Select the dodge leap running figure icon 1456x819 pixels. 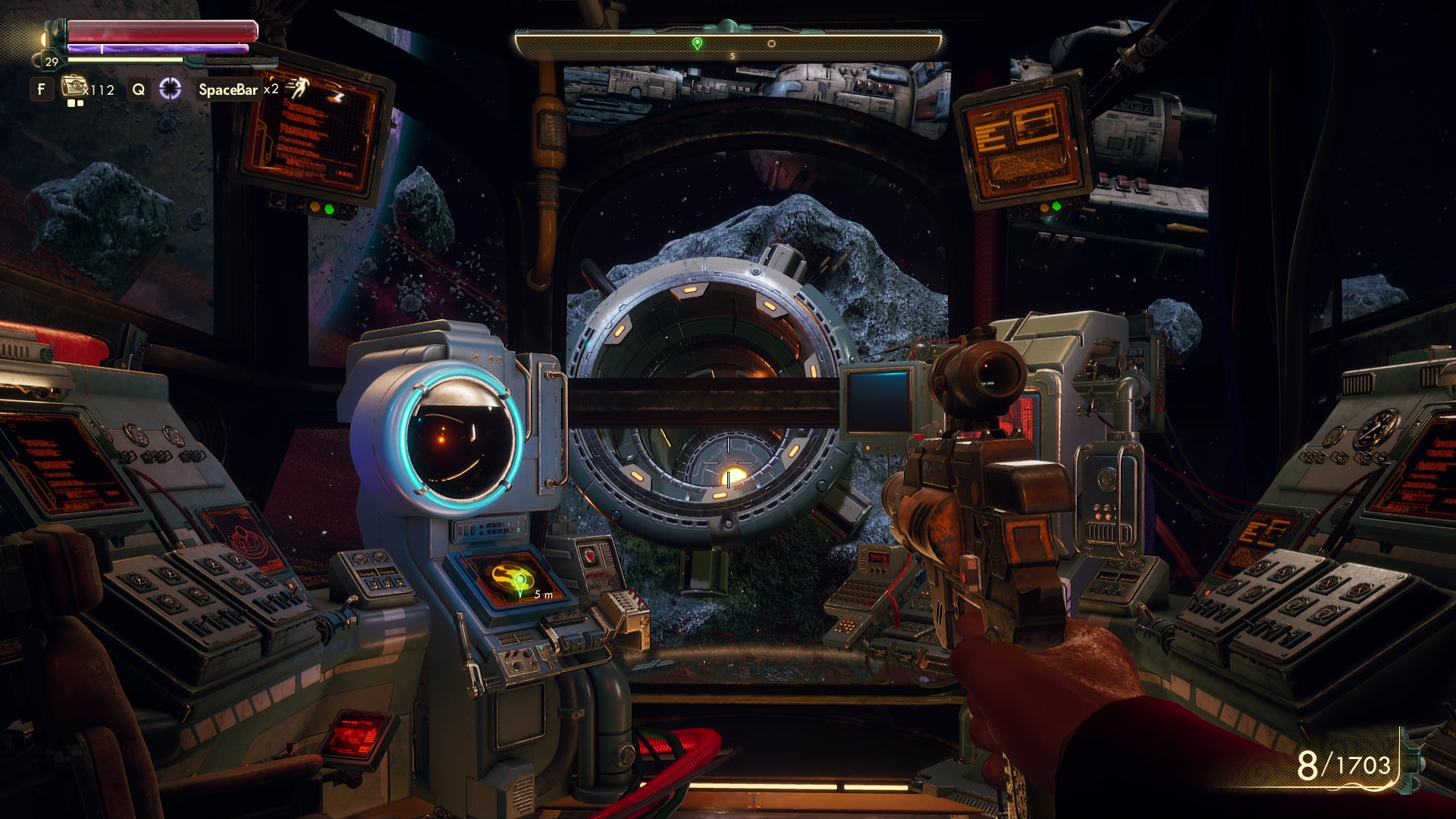298,88
